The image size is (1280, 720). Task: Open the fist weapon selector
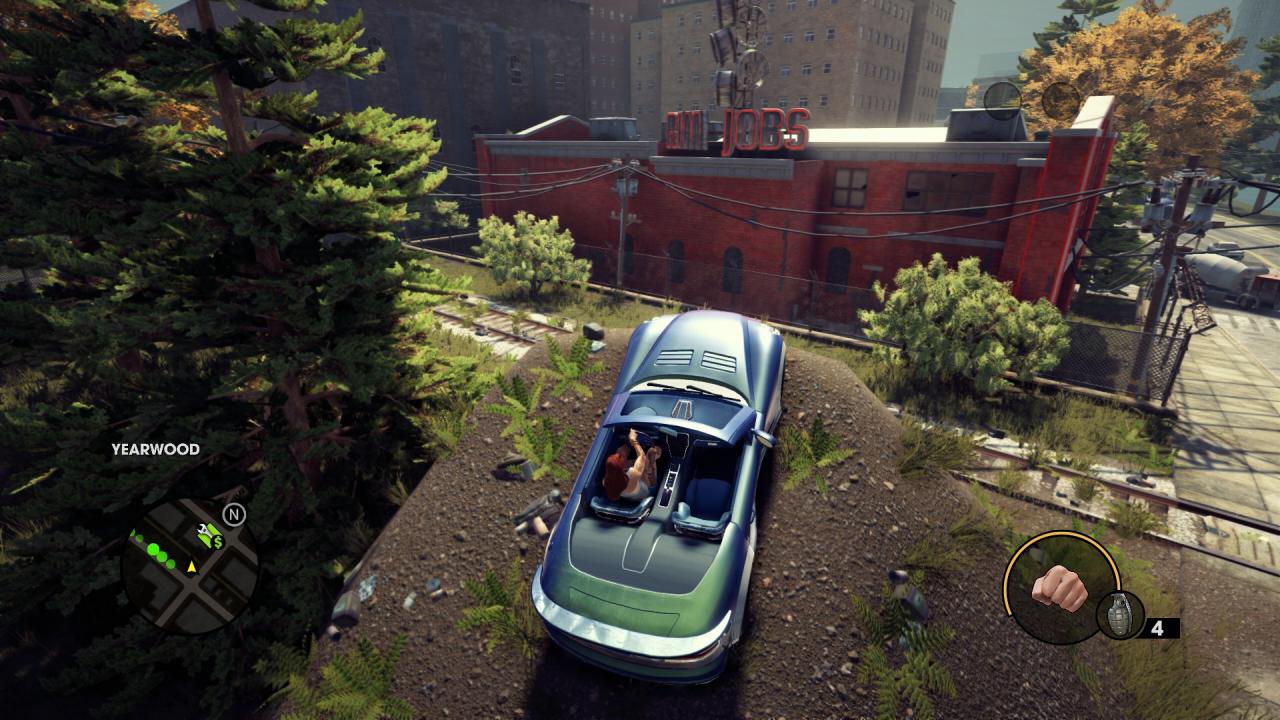(1059, 586)
